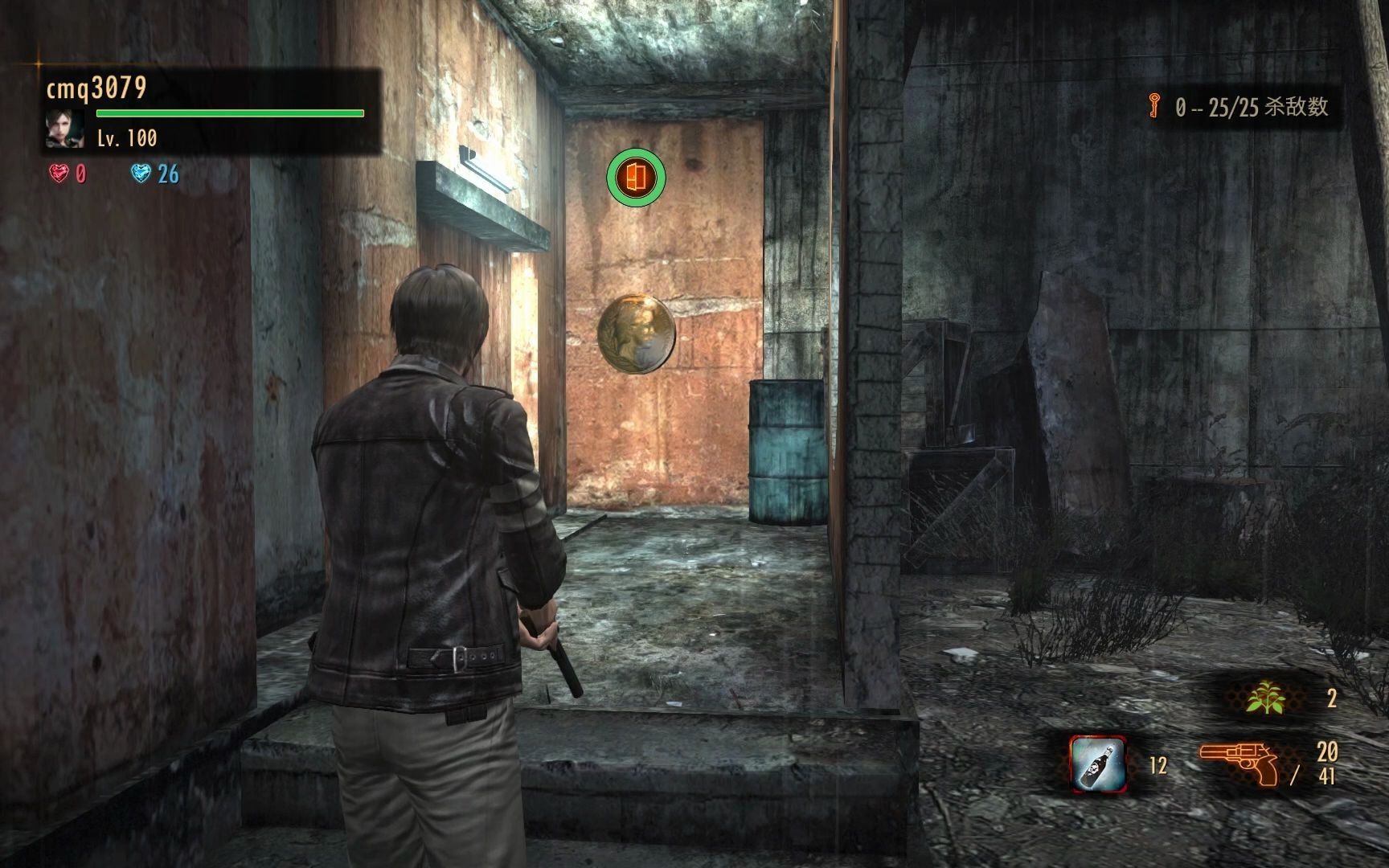Screen dimensions: 1389x868
Task: Click the orange door objective marker
Action: point(636,176)
